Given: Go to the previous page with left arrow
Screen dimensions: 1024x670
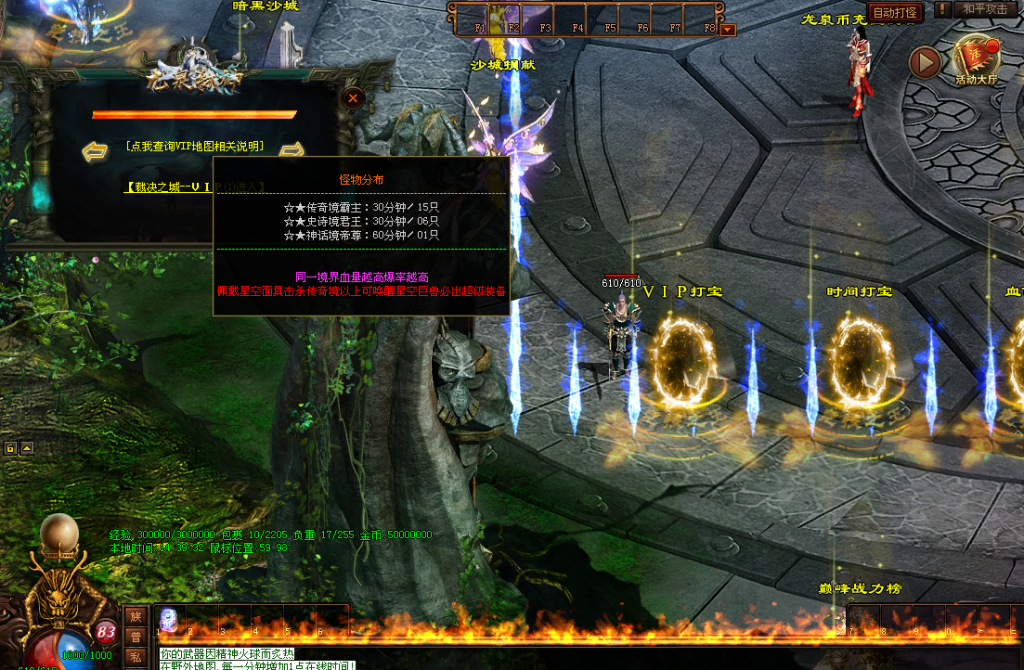Looking at the screenshot, I should (x=95, y=151).
